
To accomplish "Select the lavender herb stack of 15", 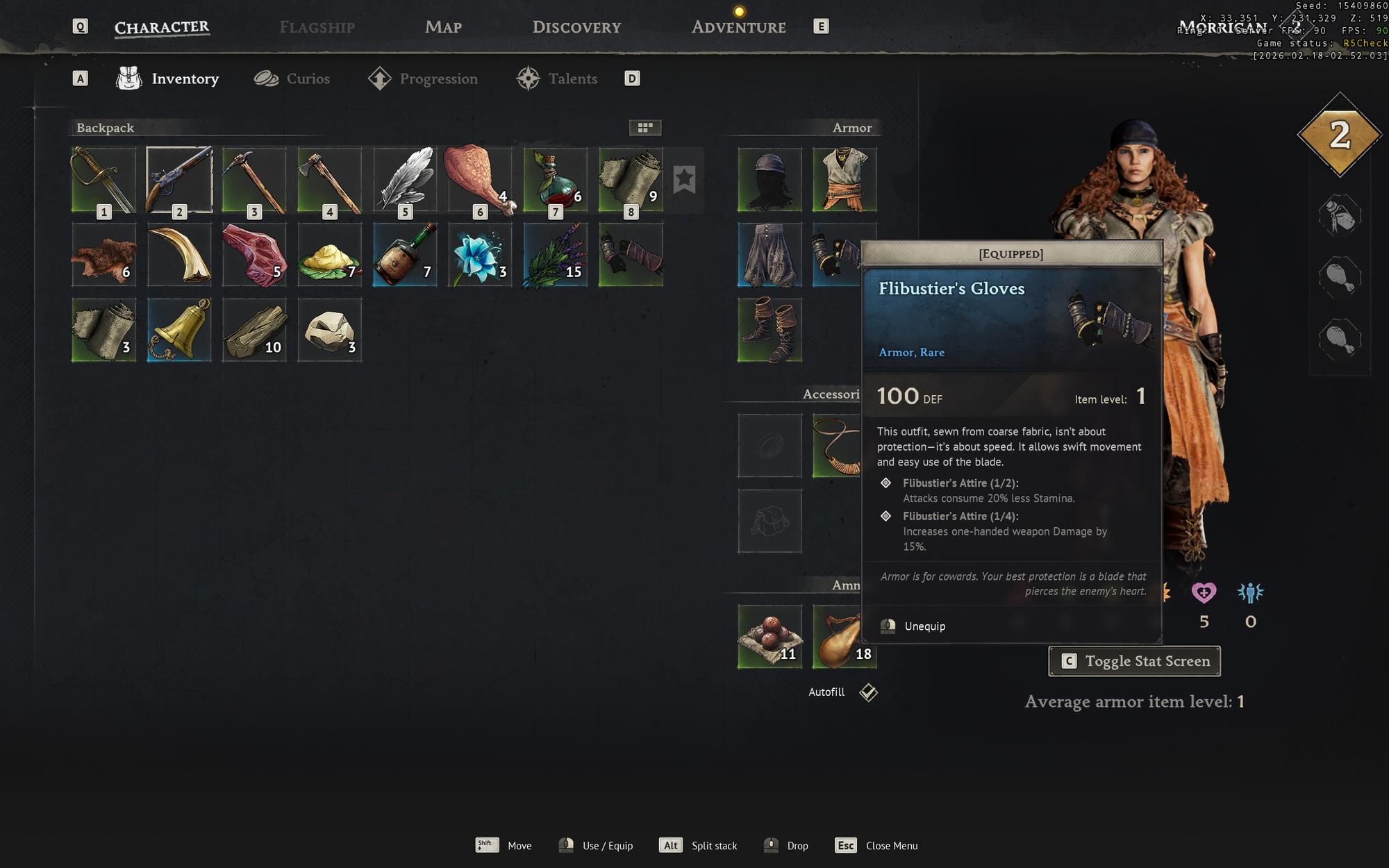I will click(x=556, y=255).
